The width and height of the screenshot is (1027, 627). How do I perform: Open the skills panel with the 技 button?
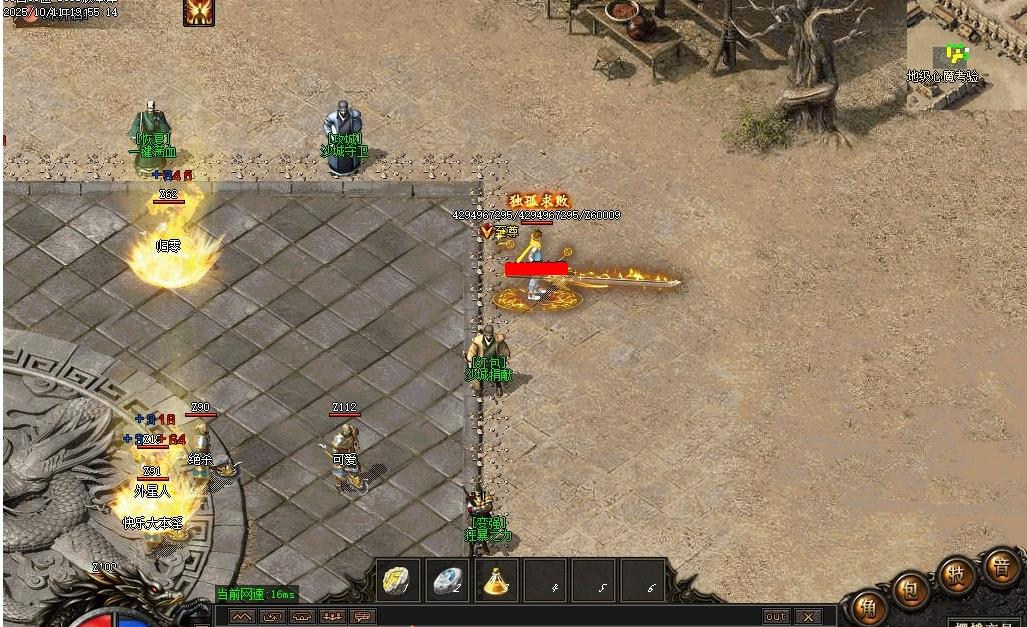coord(956,575)
